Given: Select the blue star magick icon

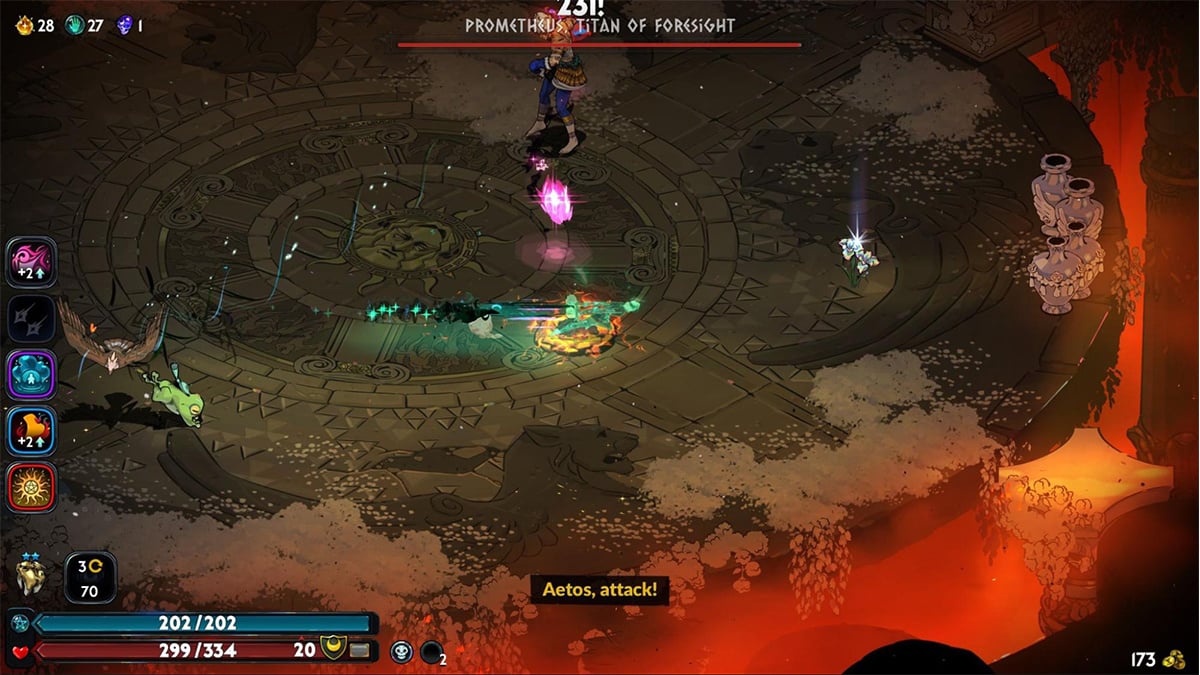Looking at the screenshot, I should click(x=20, y=624).
